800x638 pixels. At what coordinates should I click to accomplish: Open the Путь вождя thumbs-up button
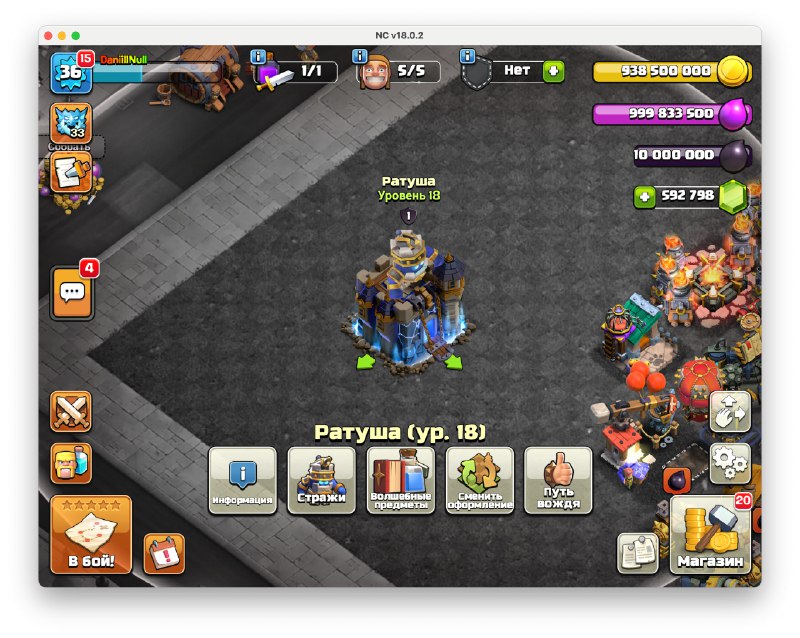pyautogui.click(x=558, y=480)
